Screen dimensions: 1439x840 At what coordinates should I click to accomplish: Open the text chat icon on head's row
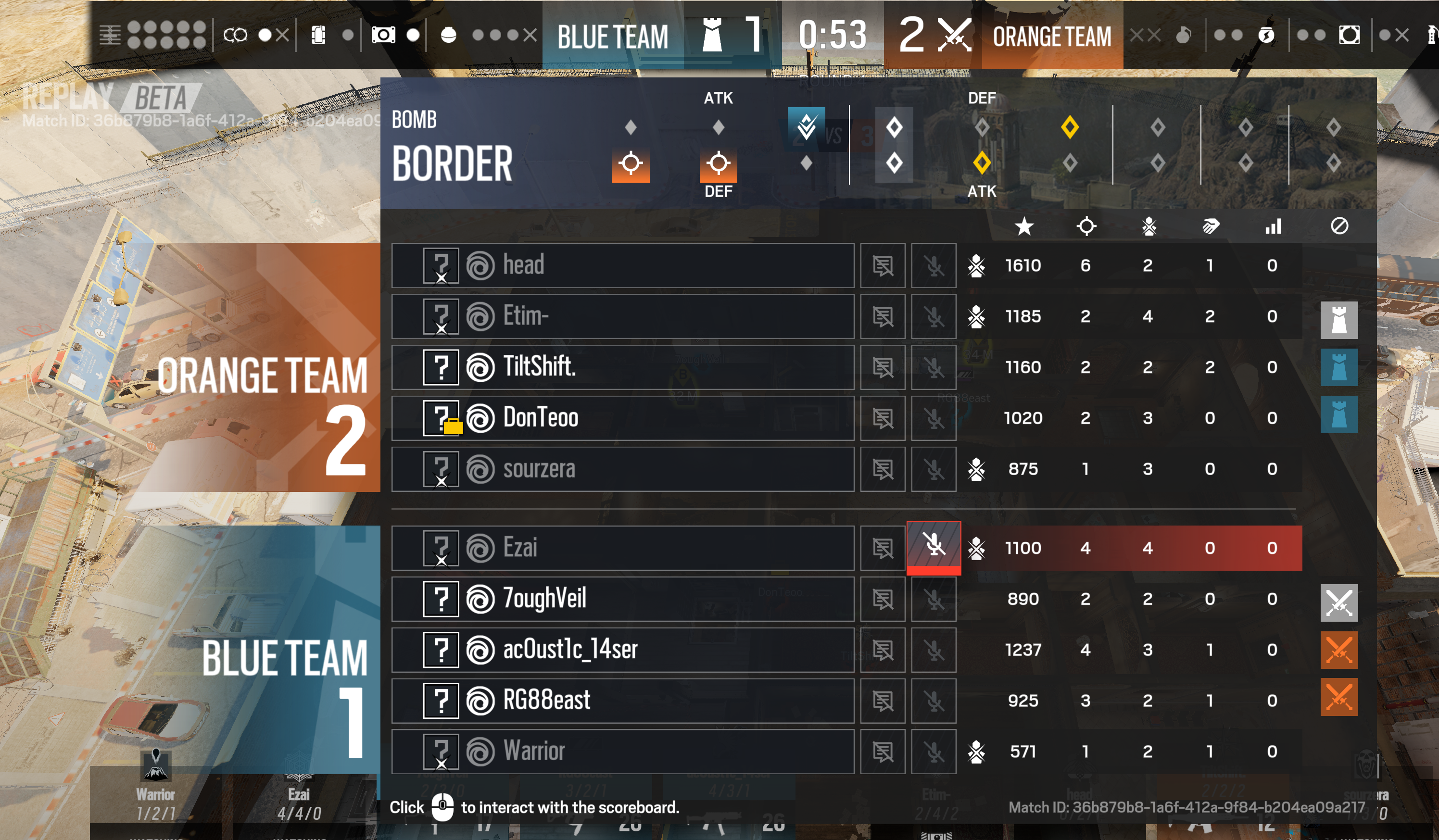883,265
